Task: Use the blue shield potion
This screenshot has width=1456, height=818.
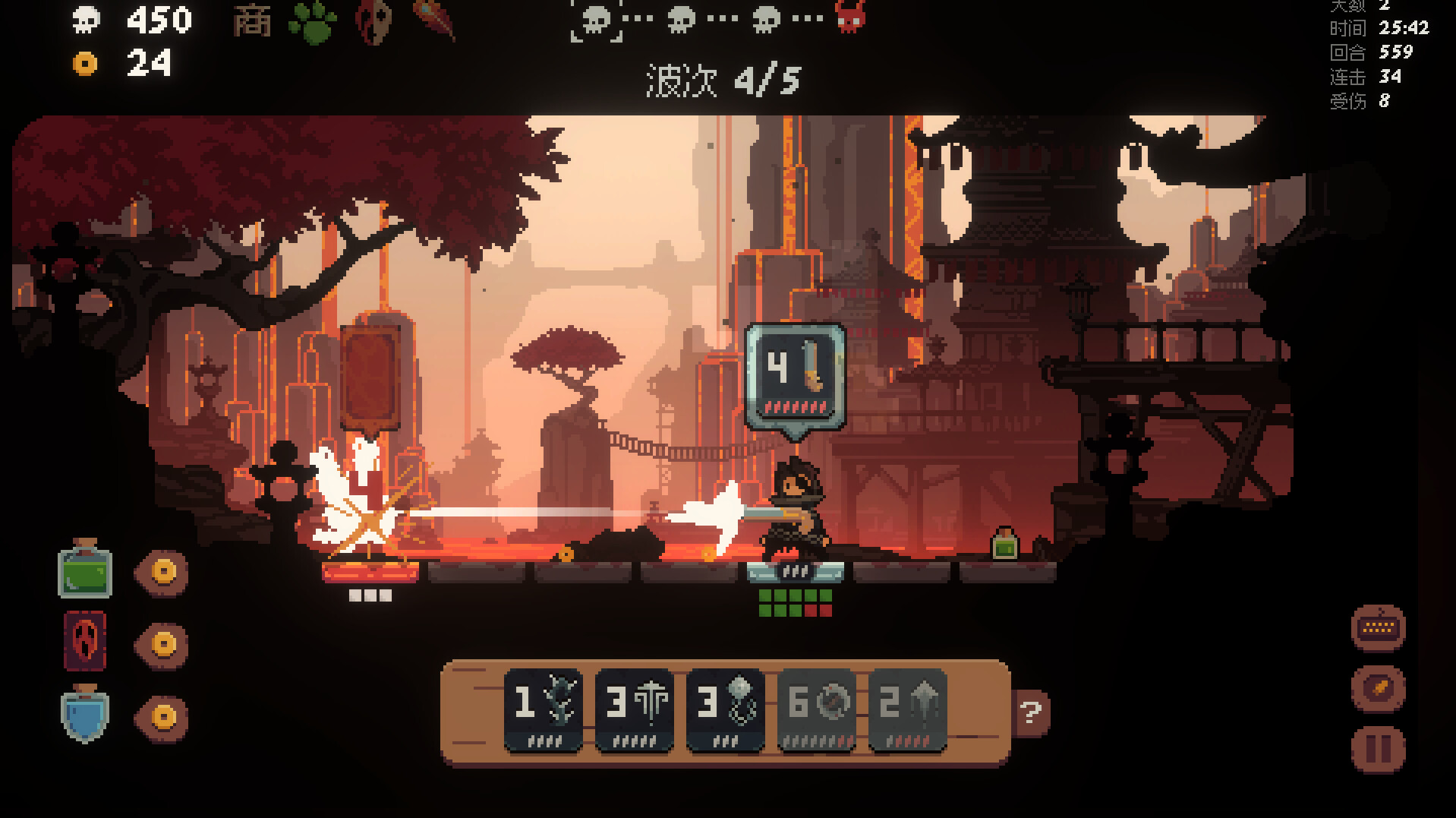Action: pyautogui.click(x=85, y=714)
